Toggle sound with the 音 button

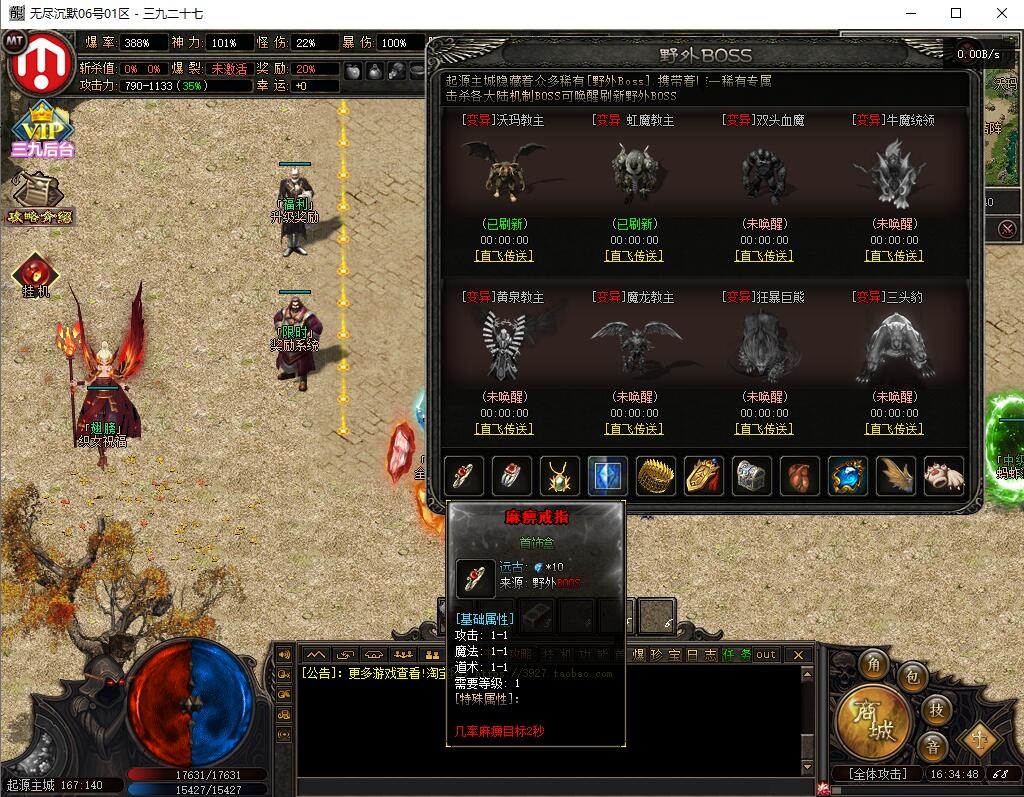(931, 746)
